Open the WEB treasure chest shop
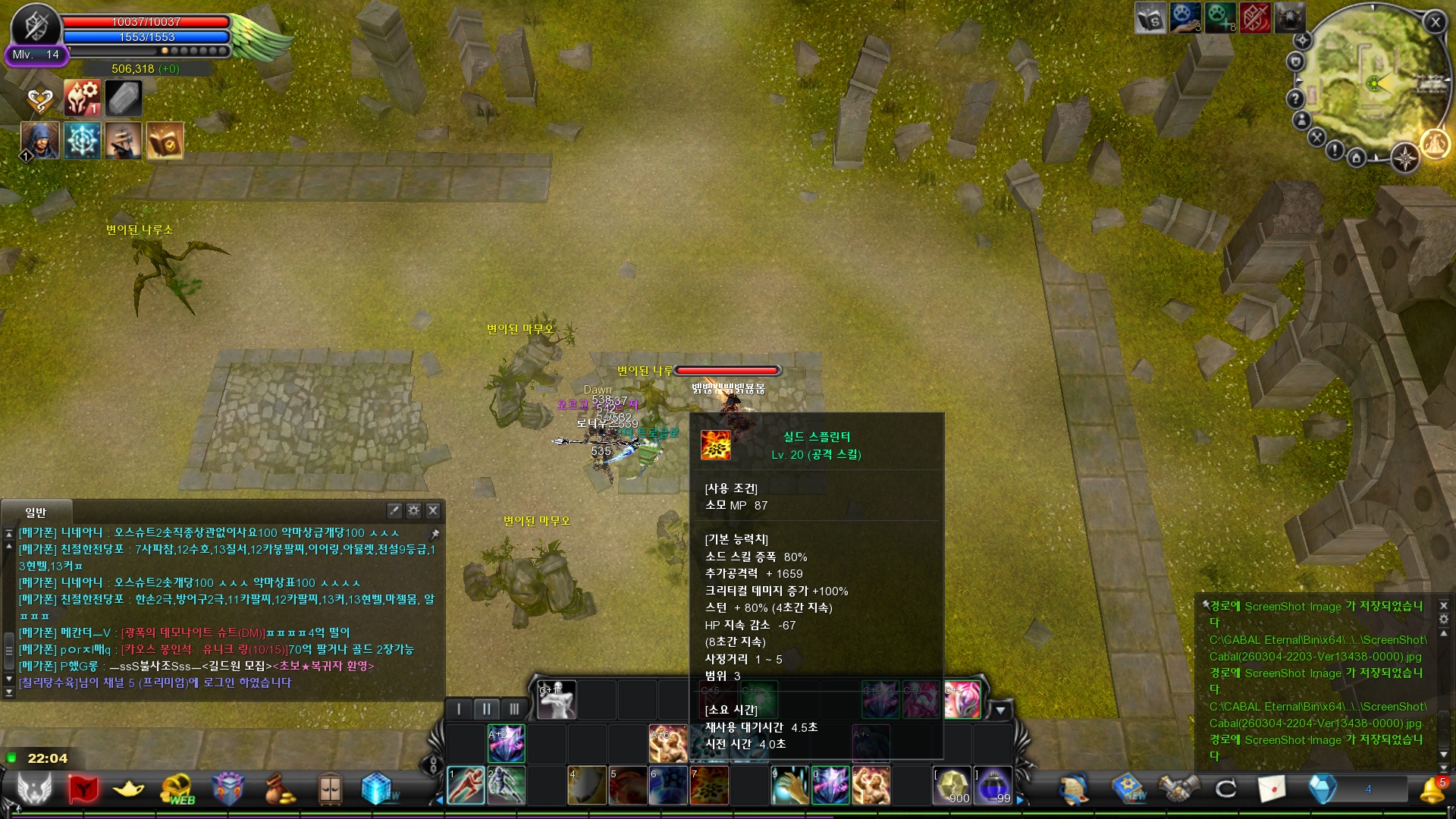The image size is (1456, 819). [177, 789]
